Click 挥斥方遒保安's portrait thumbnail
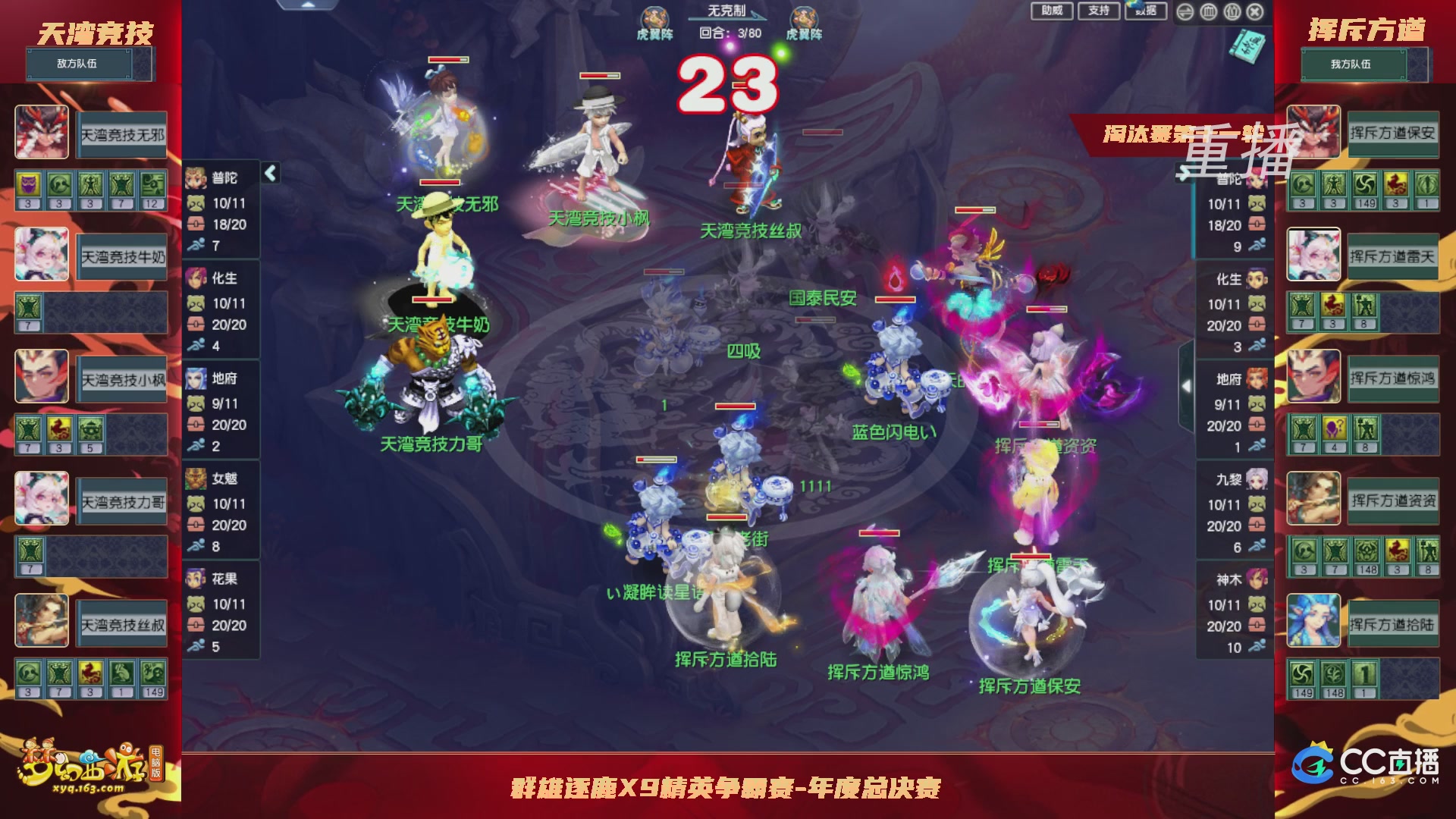Image resolution: width=1456 pixels, height=819 pixels. tap(1313, 131)
